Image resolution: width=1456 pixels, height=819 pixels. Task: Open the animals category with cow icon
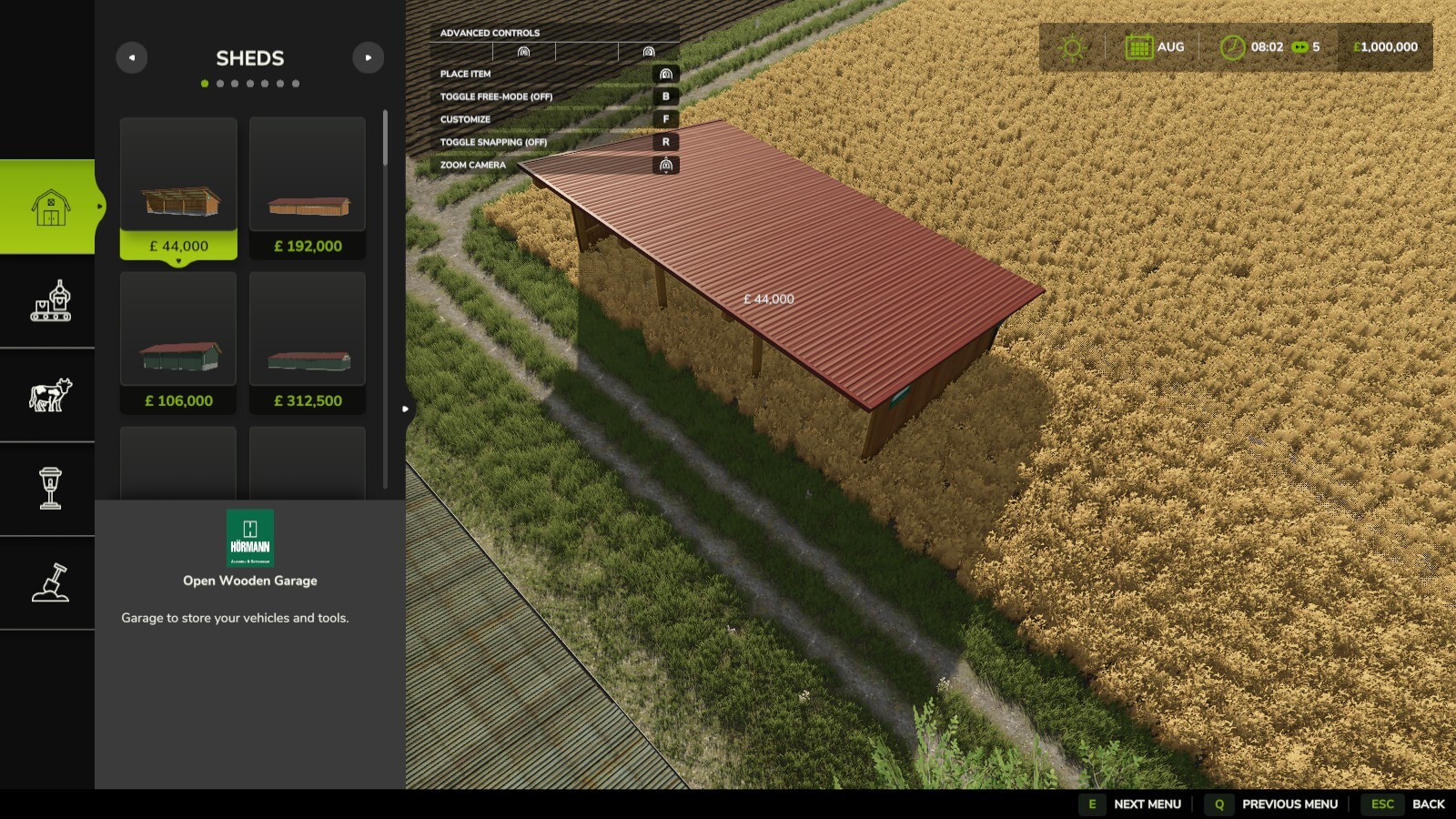pos(51,395)
